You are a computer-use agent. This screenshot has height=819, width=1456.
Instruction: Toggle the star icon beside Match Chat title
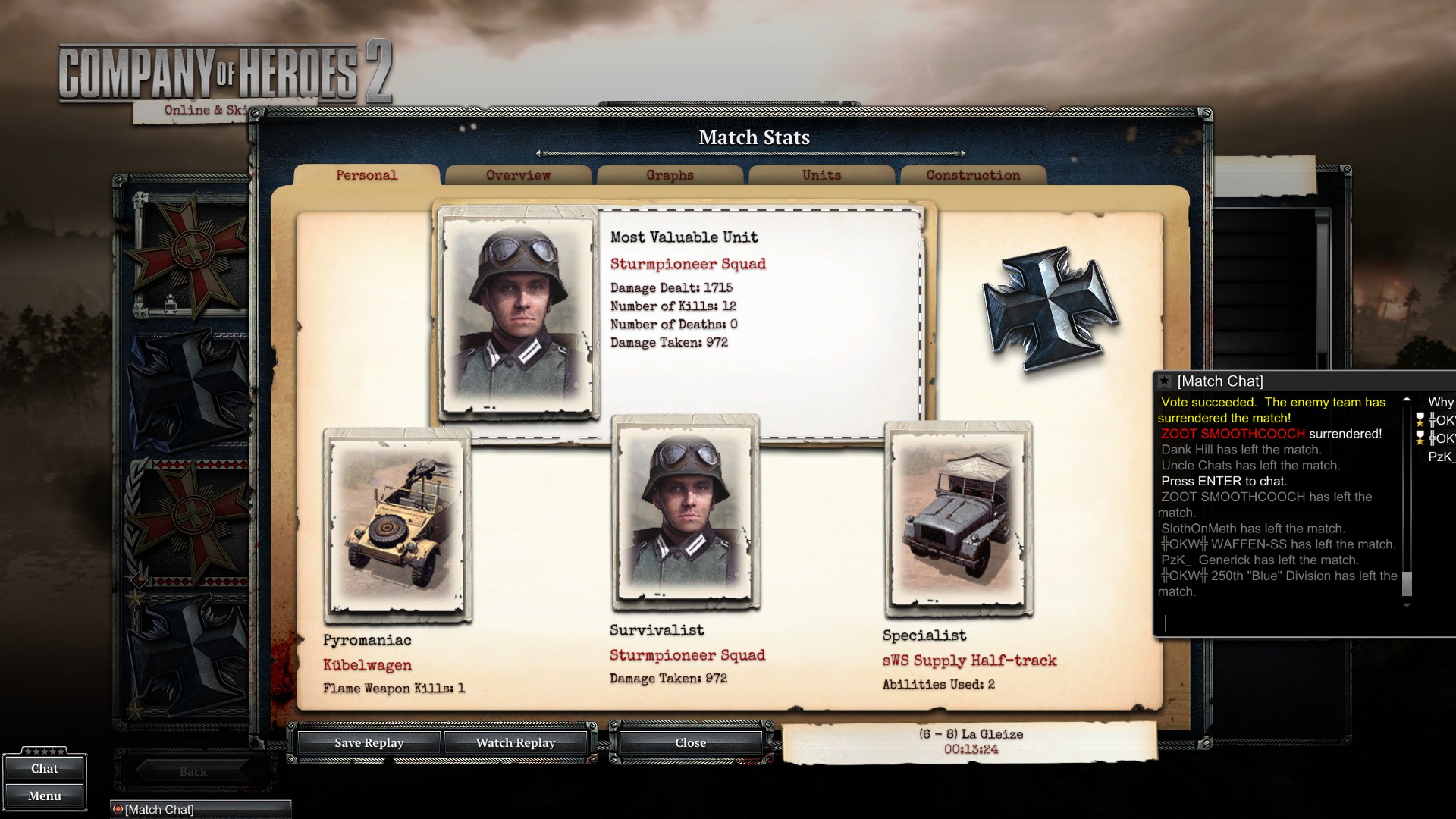click(x=1164, y=381)
